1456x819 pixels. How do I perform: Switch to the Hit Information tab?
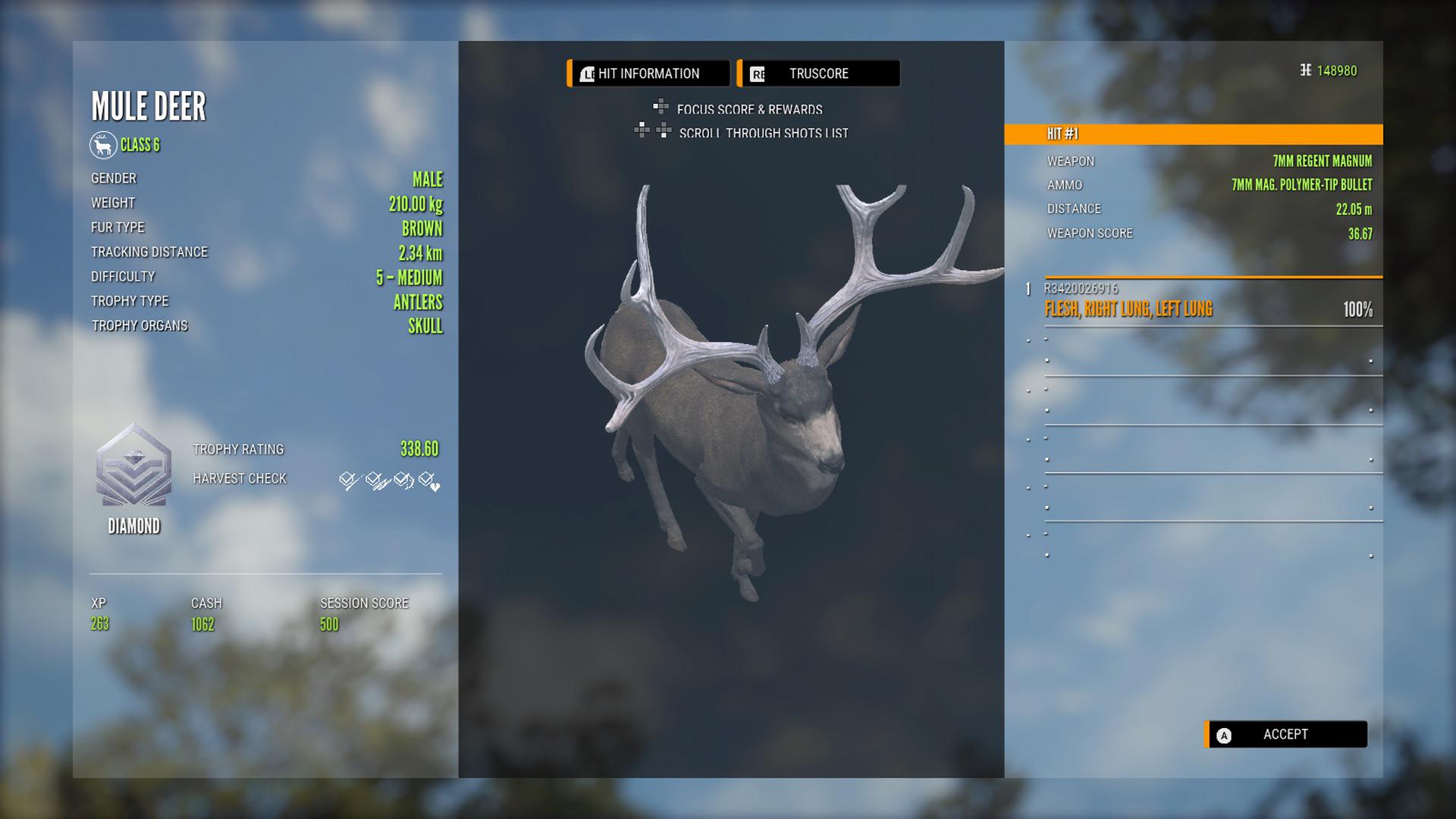[x=648, y=74]
